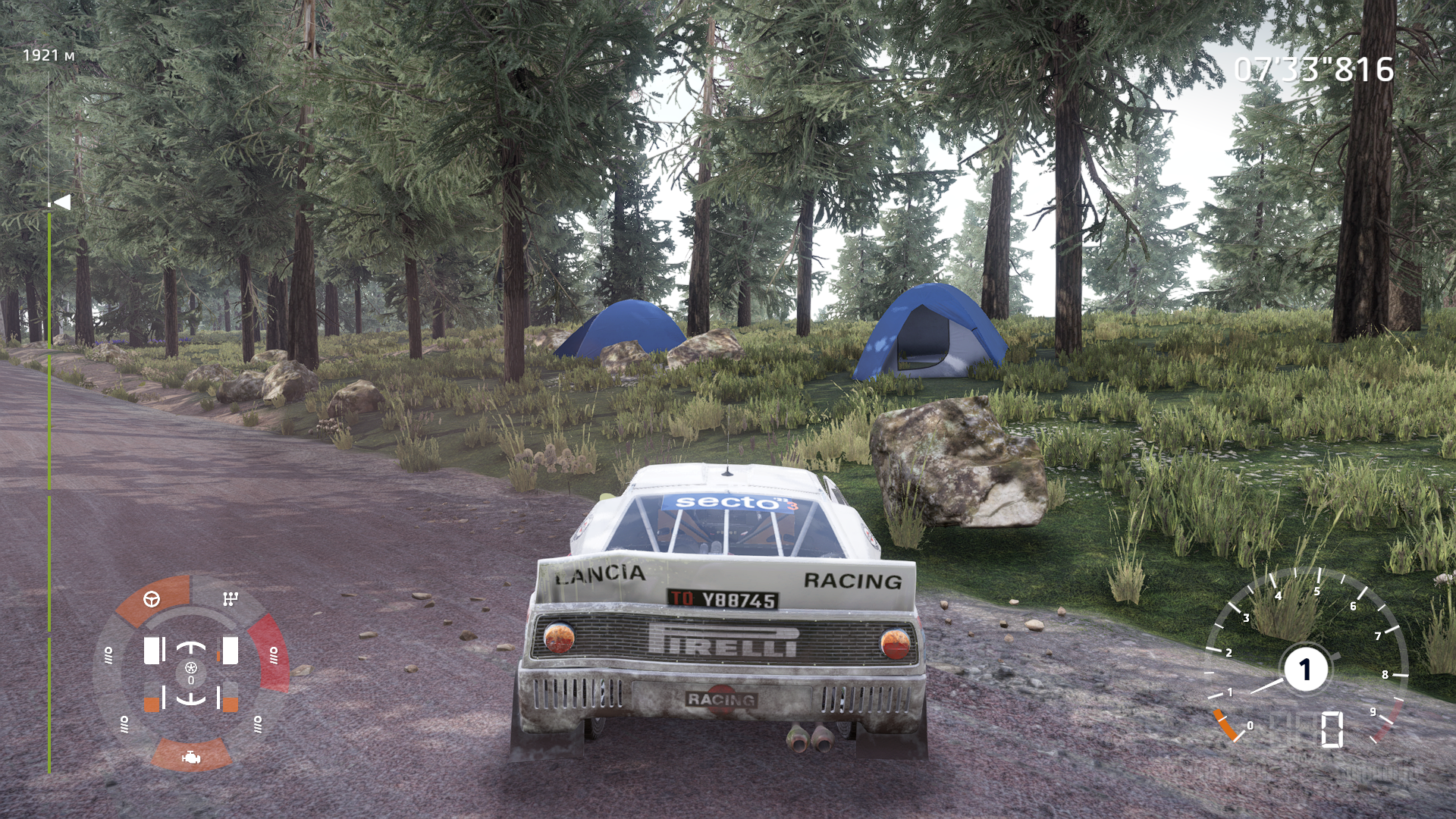Select the red suspension damage segment
The image size is (1456, 819).
click(x=273, y=654)
